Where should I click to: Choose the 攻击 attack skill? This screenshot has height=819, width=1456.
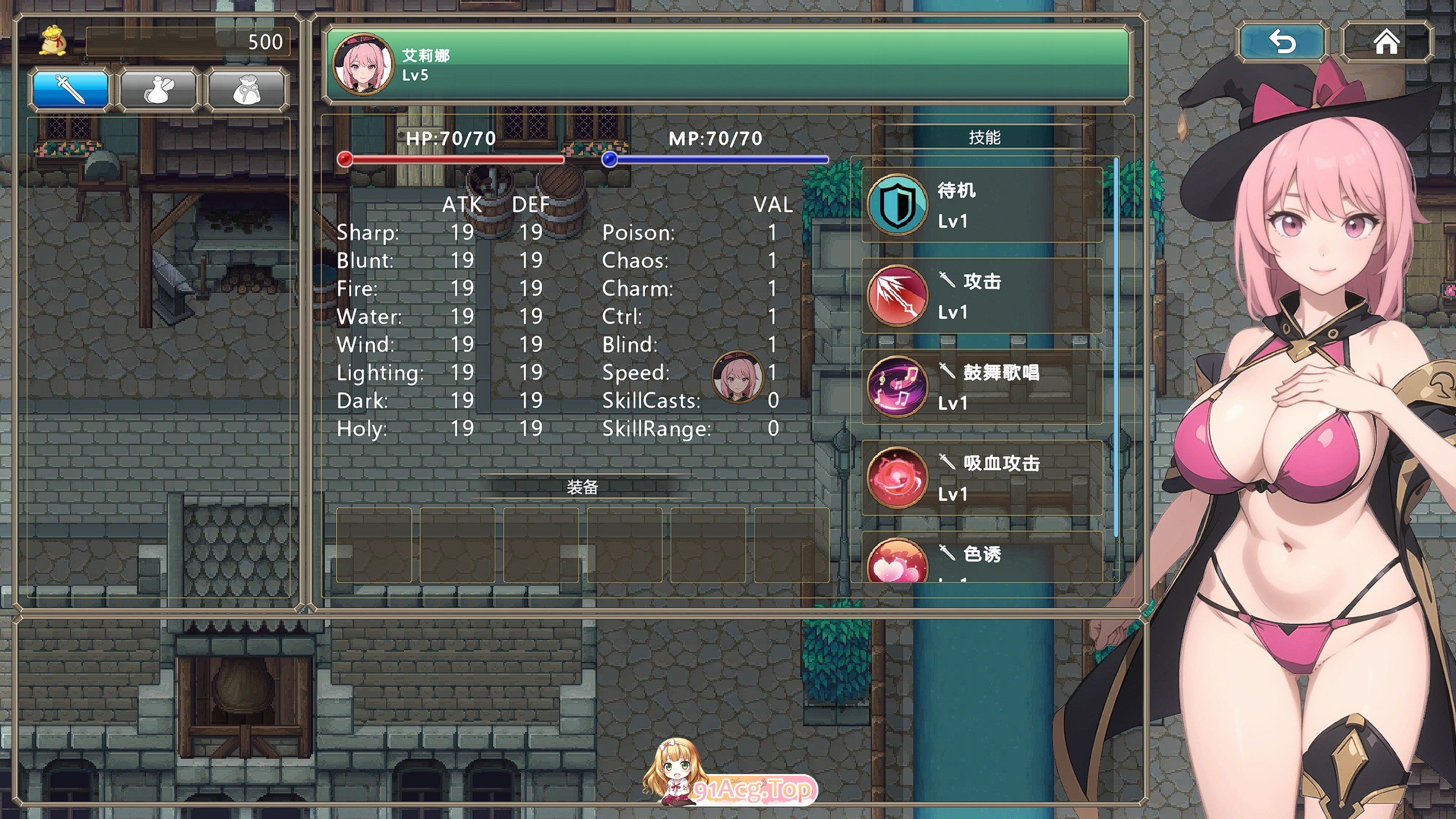click(x=982, y=296)
